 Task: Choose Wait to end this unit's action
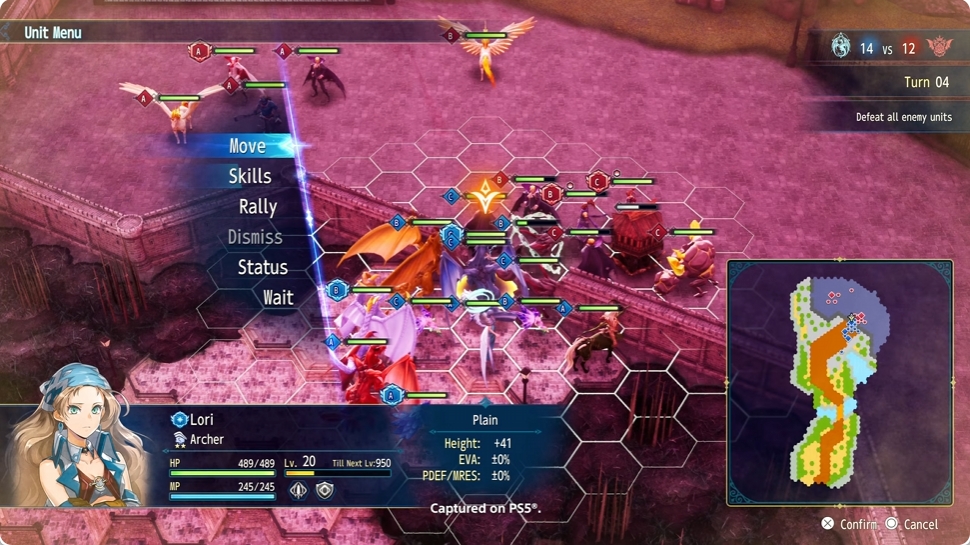(278, 297)
